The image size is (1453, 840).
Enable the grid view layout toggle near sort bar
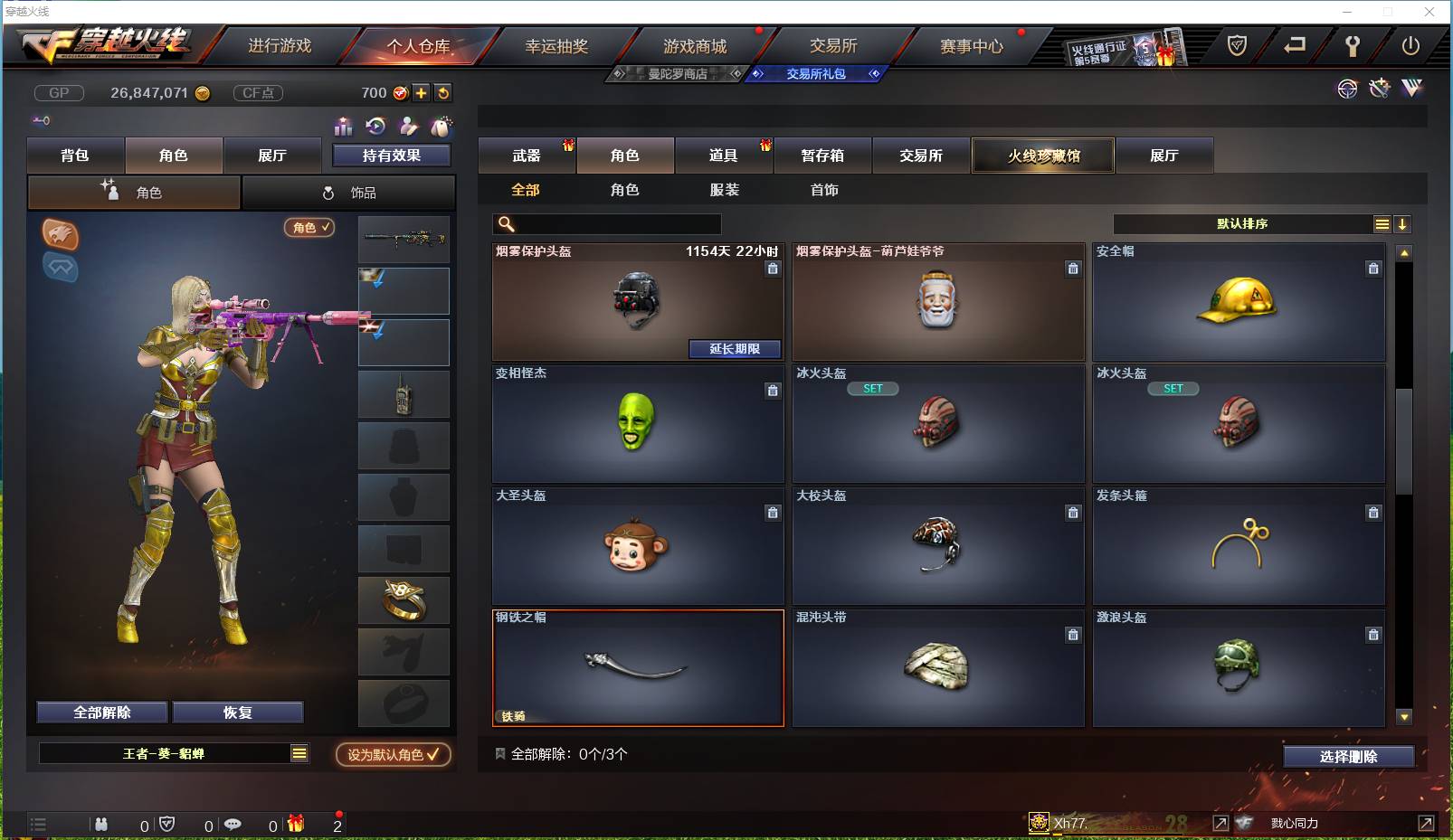pyautogui.click(x=1383, y=223)
